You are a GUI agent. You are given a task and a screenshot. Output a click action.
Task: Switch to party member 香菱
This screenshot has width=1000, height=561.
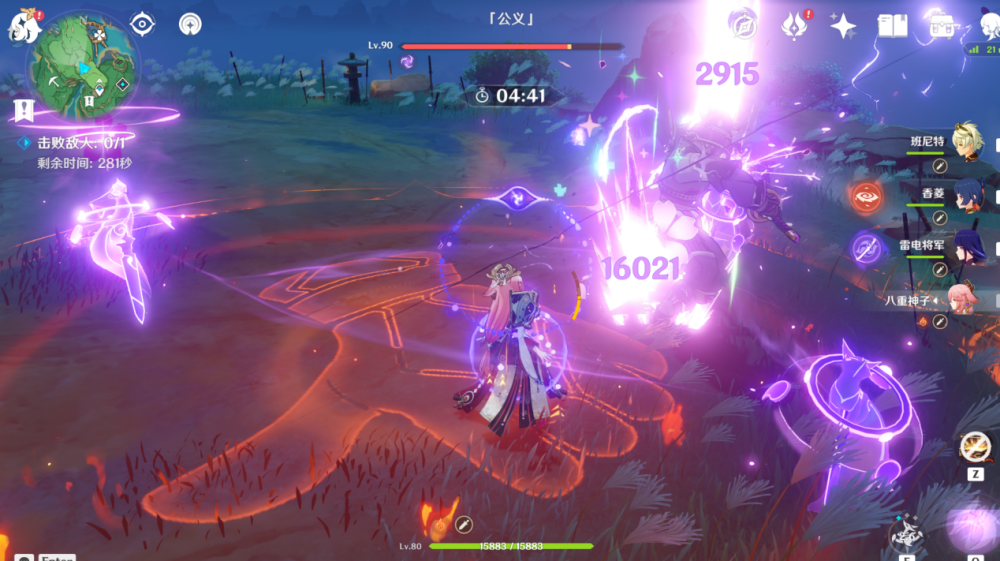click(x=966, y=194)
